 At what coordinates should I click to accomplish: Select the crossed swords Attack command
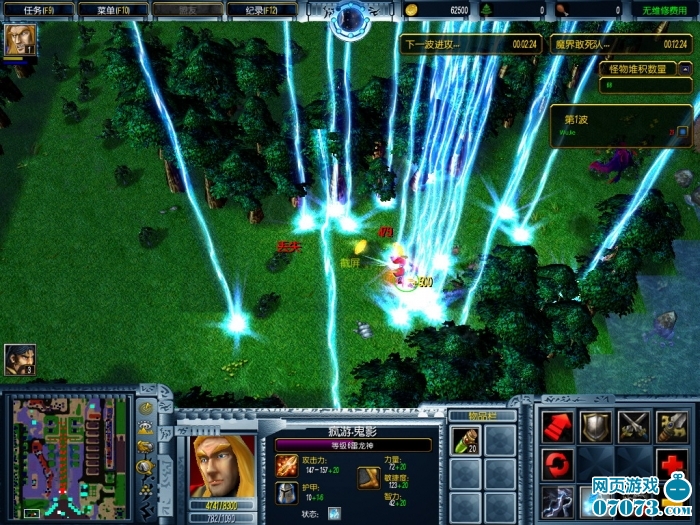point(633,427)
